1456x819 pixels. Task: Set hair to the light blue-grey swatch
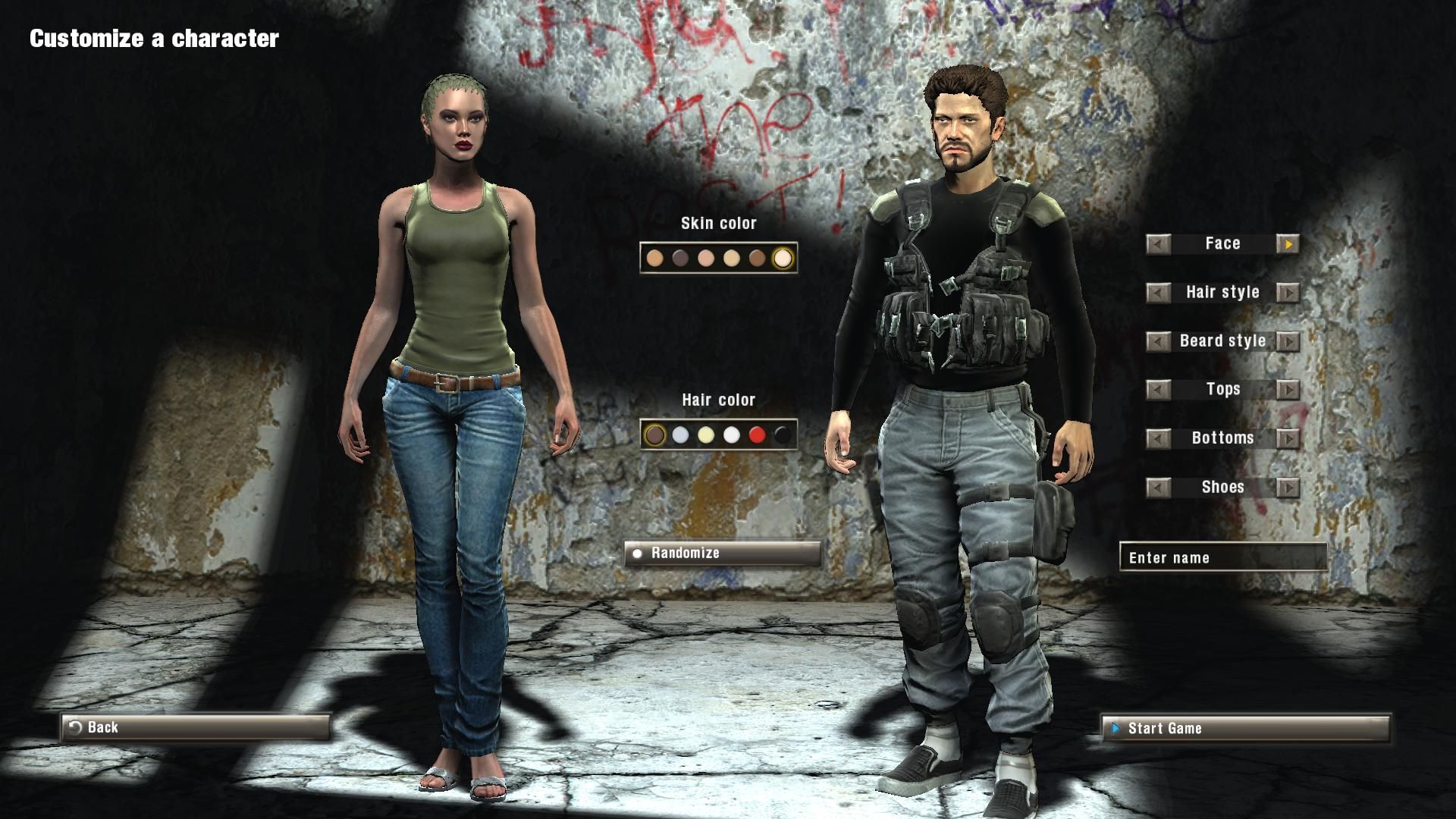681,435
